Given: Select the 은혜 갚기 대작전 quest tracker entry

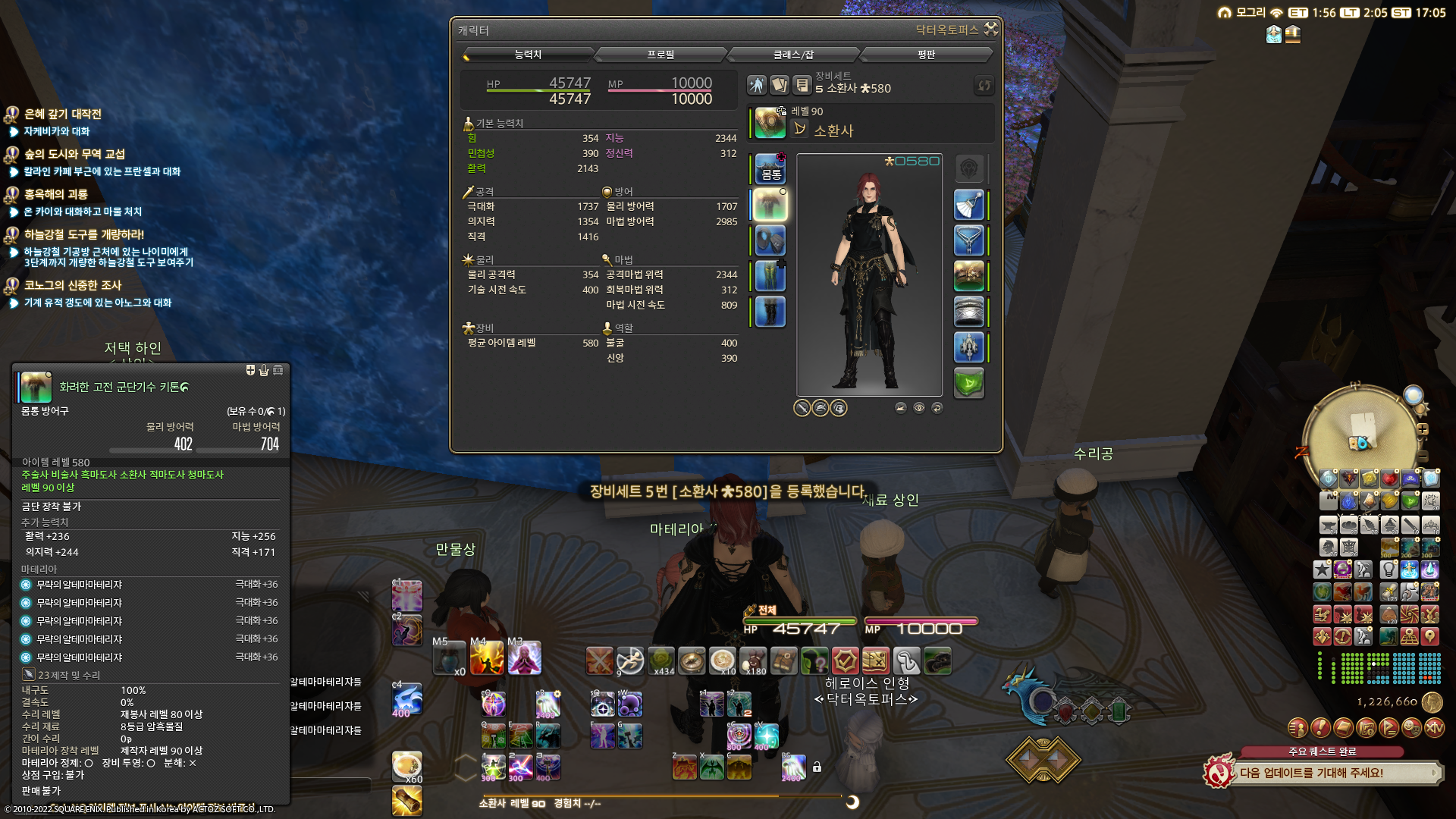Looking at the screenshot, I should click(x=62, y=114).
